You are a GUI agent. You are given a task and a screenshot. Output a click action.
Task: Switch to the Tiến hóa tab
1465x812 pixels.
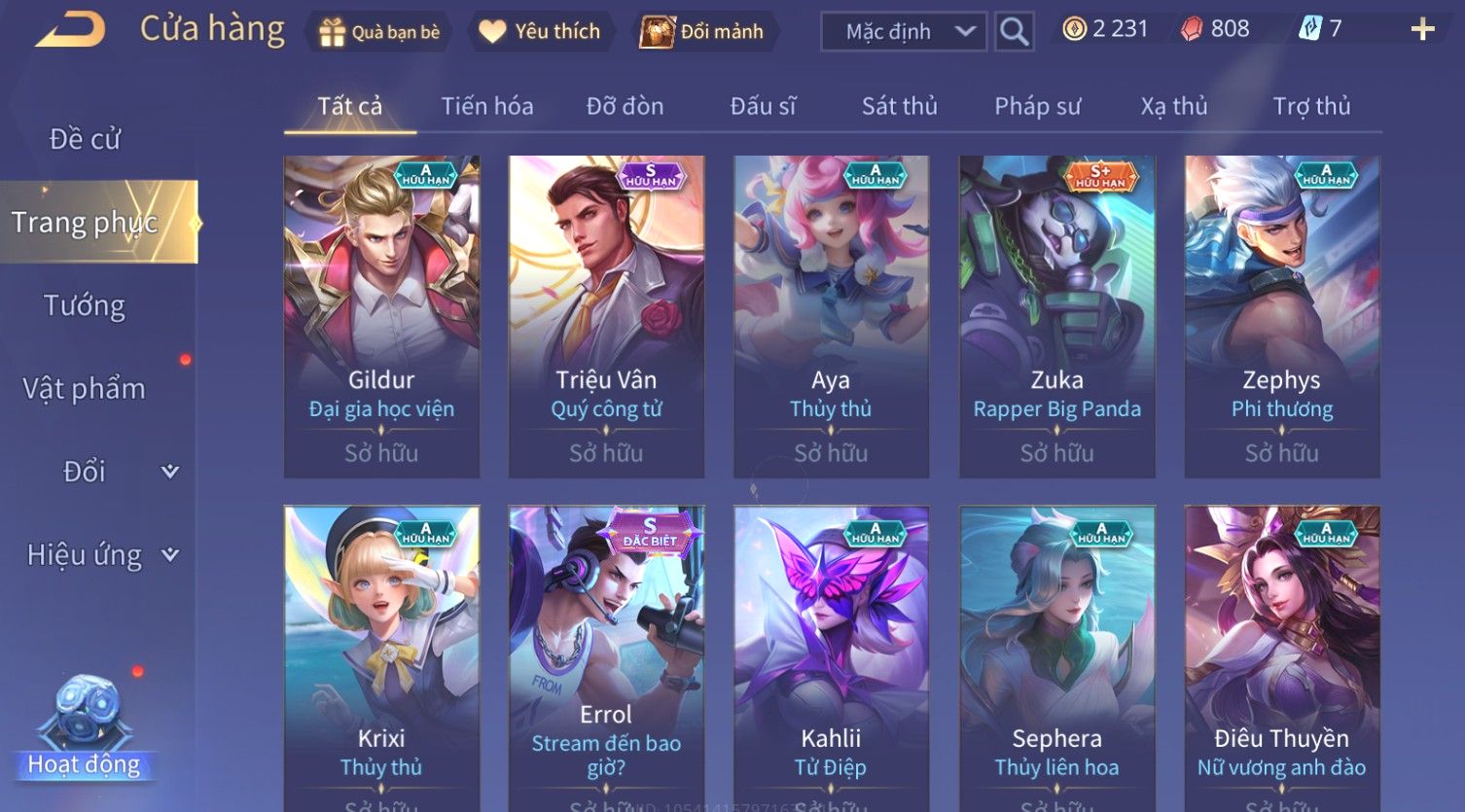486,106
